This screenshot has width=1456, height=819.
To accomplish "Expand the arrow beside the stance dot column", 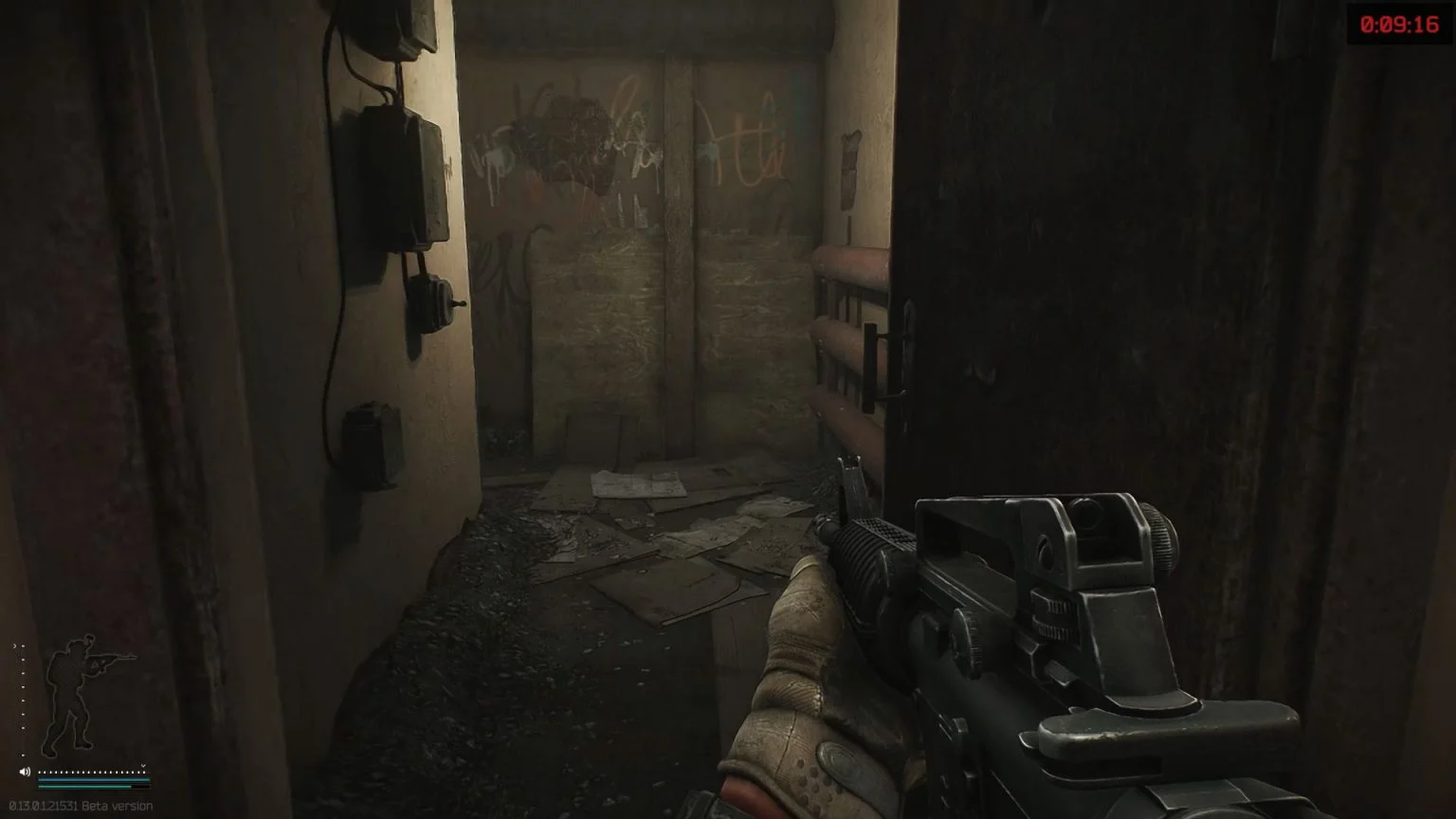I will [x=15, y=646].
